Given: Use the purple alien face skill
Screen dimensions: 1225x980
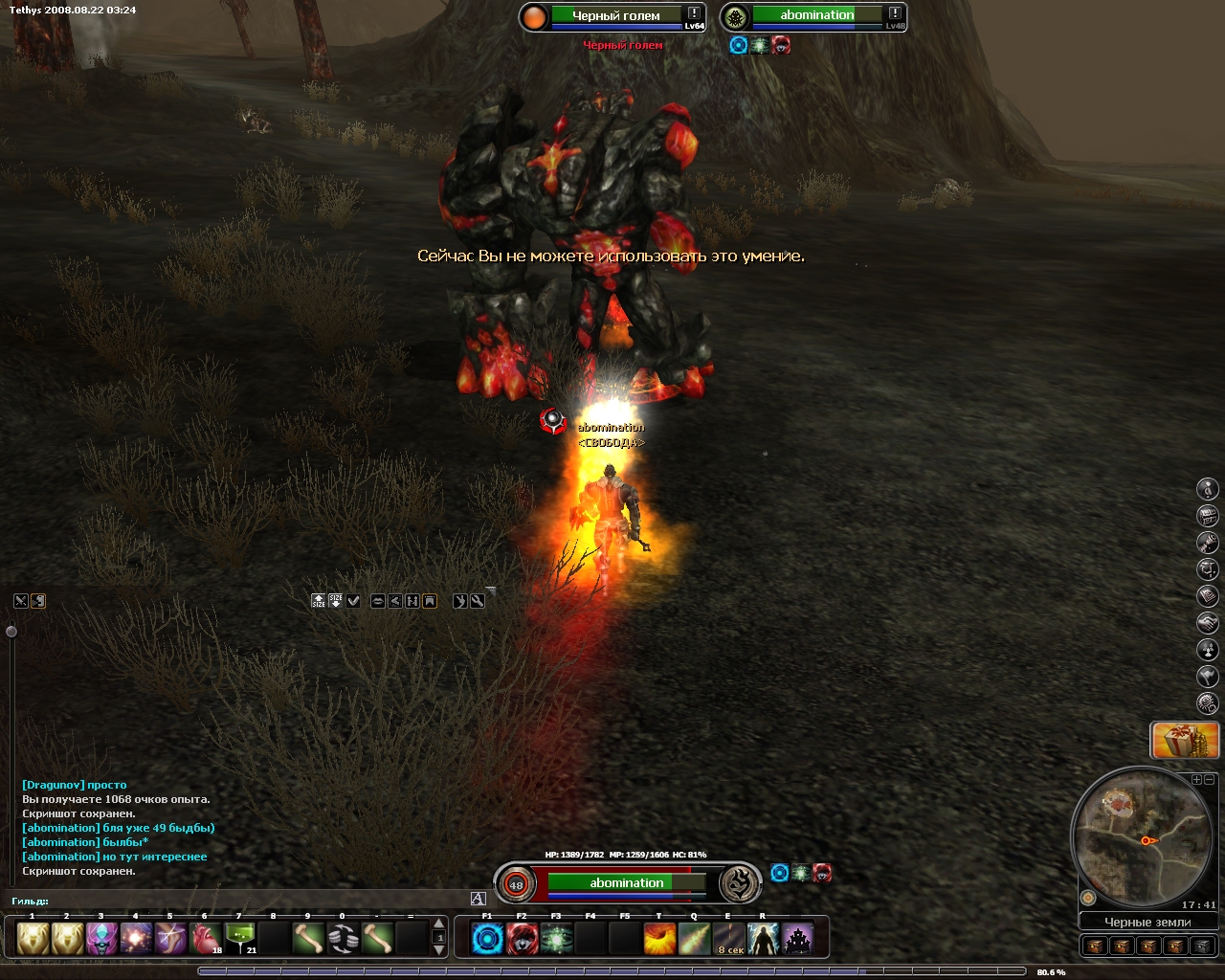Looking at the screenshot, I should (101, 938).
